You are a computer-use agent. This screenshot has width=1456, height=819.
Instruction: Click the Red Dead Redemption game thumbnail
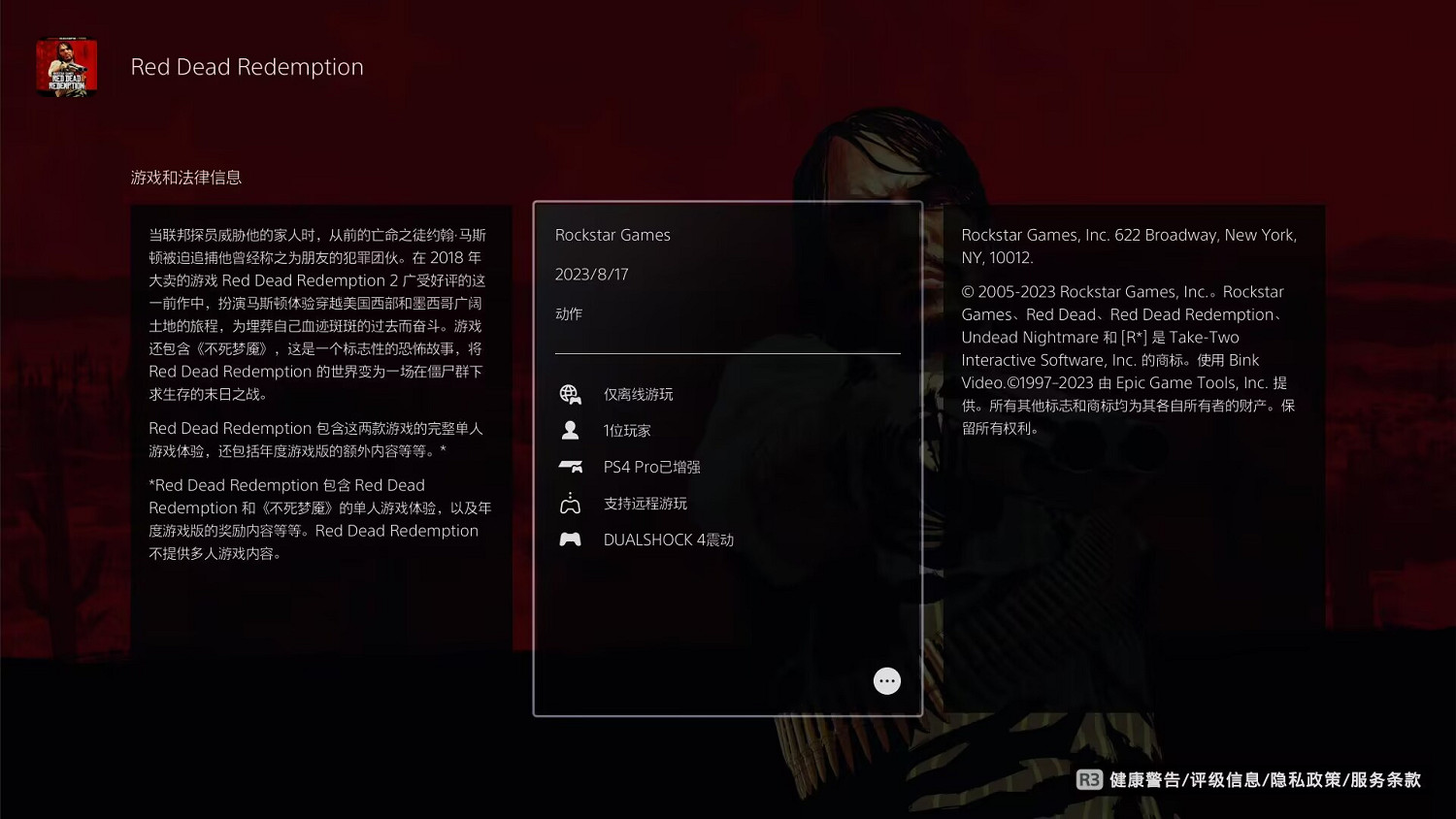click(x=67, y=66)
